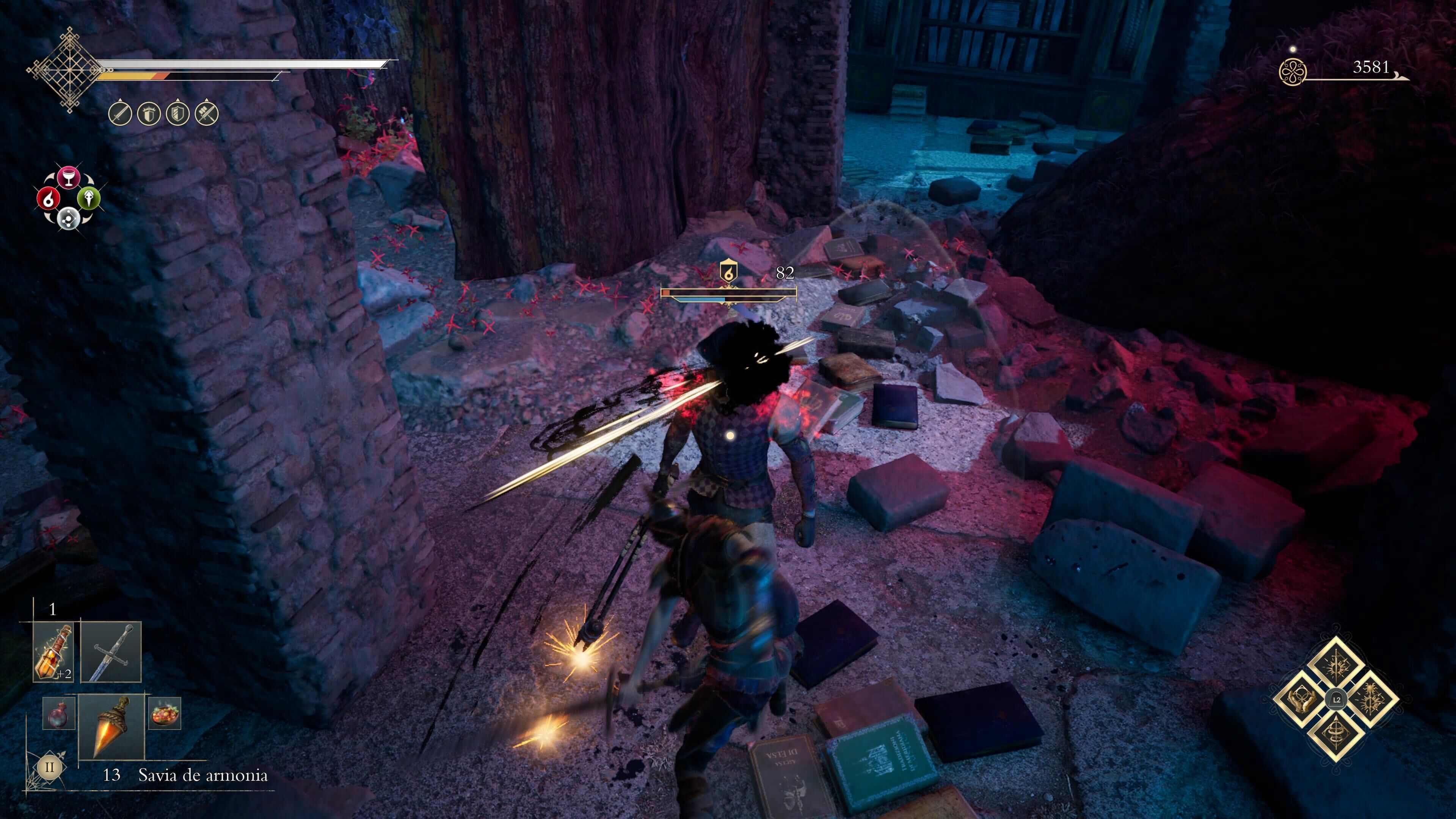Viewport: 1456px width, 819px height.
Task: Click the striped shield buff status icon
Action: (x=177, y=114)
